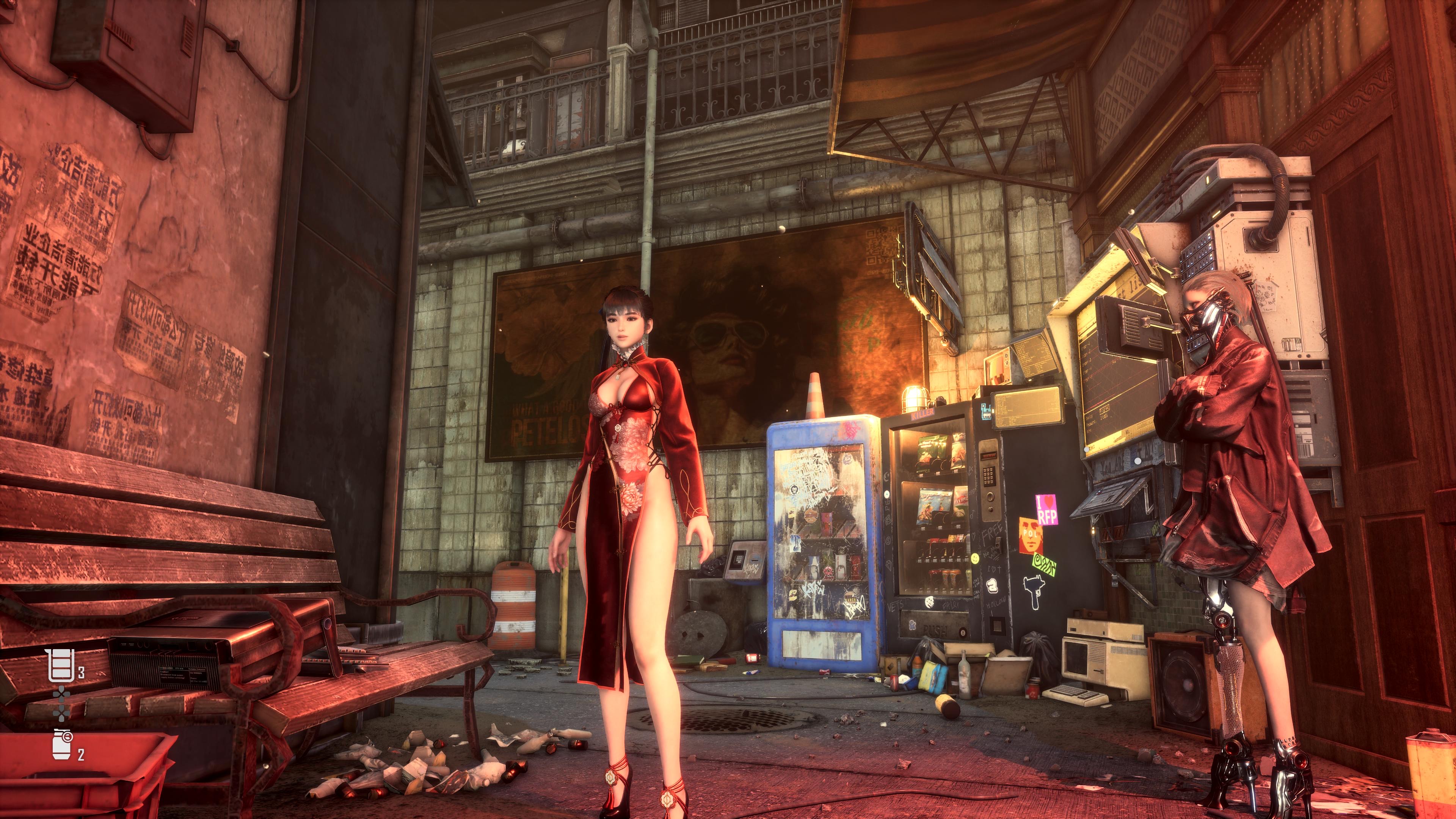Select the grenade item icon

[61, 745]
